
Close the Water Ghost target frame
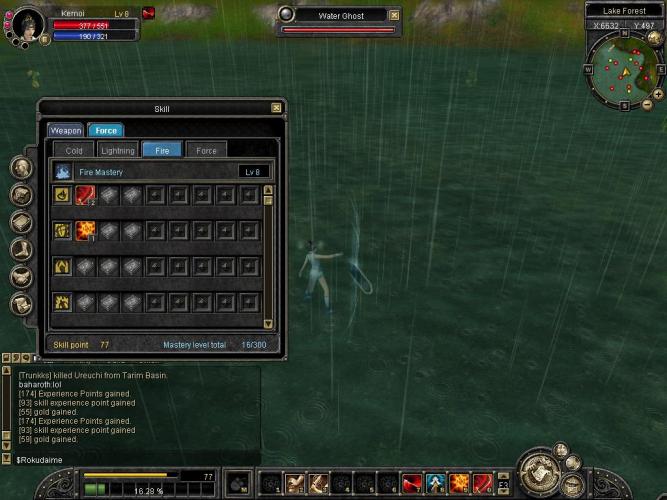pyautogui.click(x=394, y=16)
